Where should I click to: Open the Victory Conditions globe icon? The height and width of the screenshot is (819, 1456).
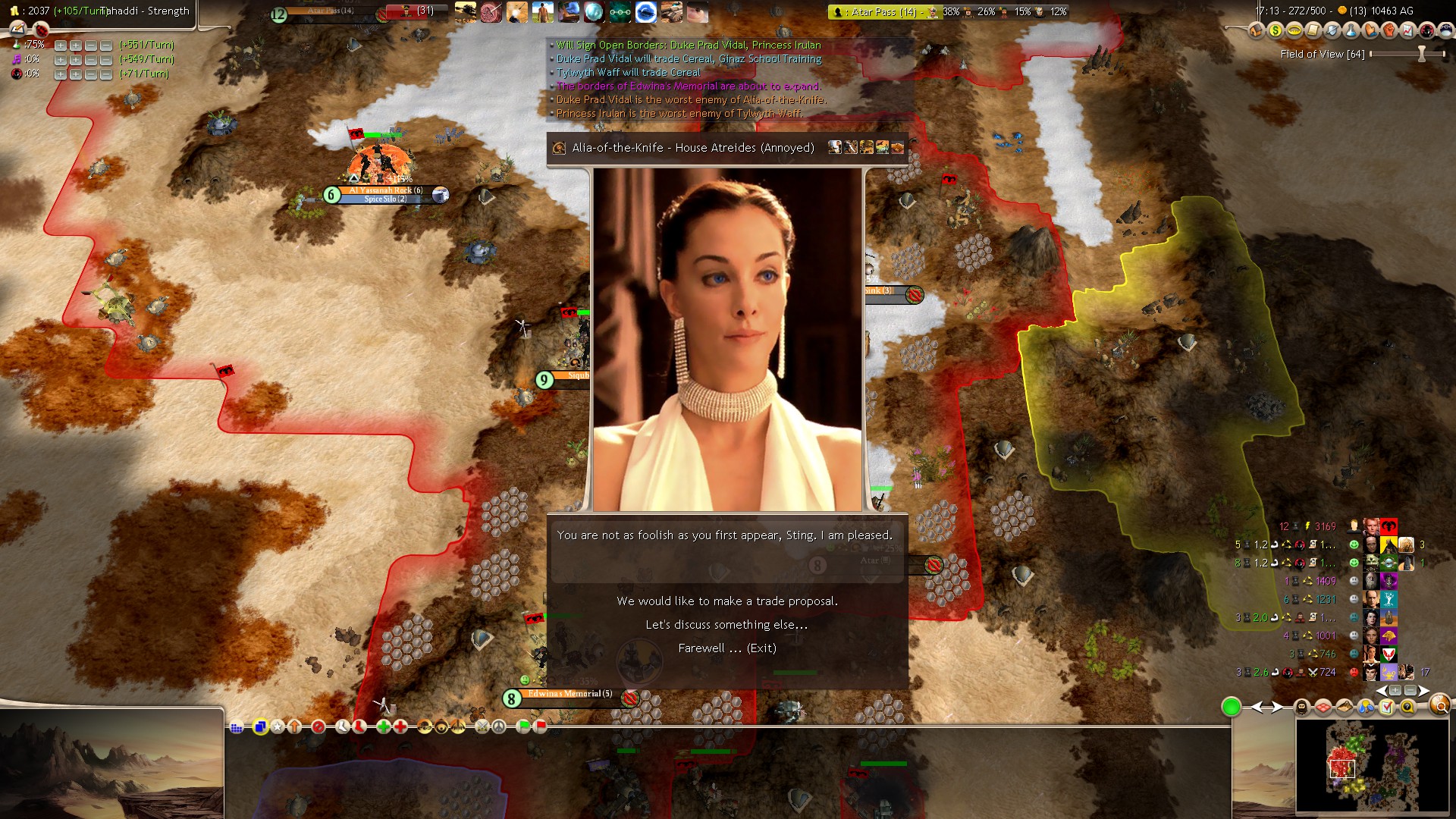pos(1444,31)
